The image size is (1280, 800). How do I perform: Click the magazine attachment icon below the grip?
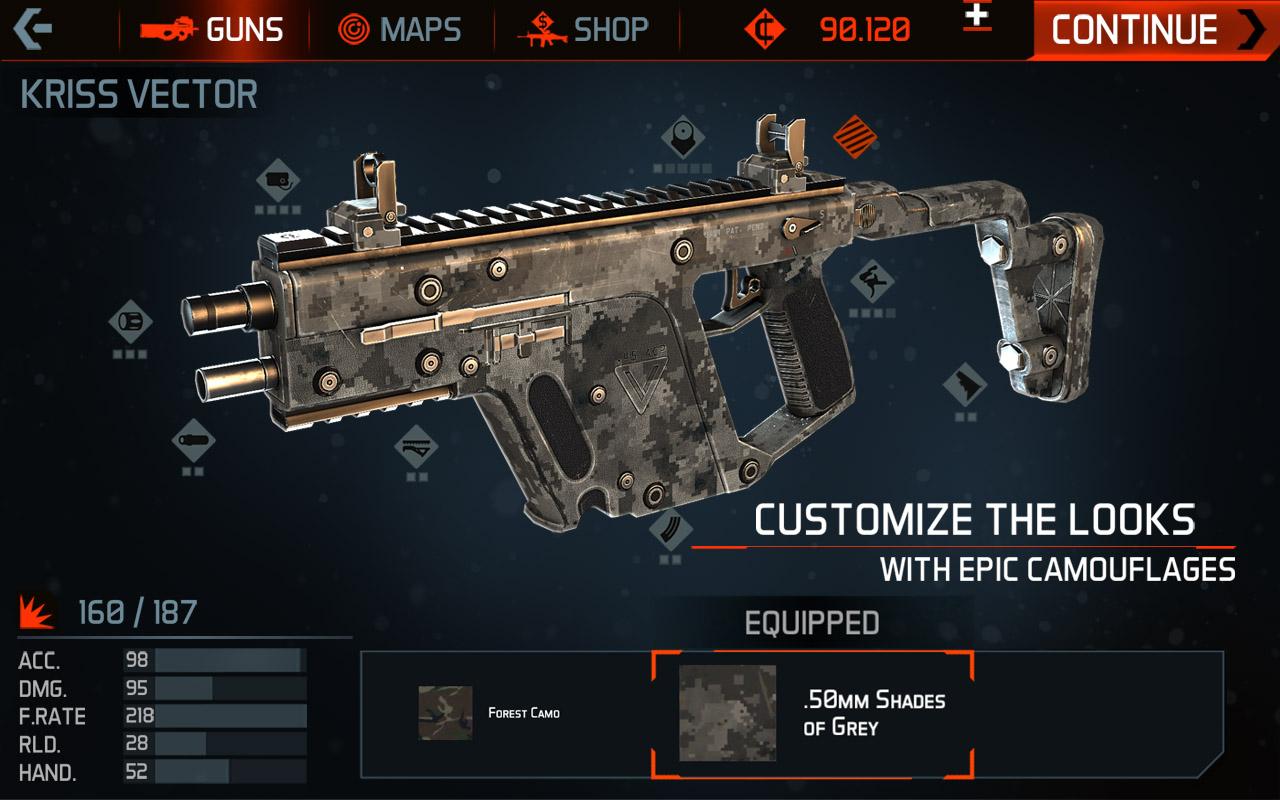tap(672, 528)
